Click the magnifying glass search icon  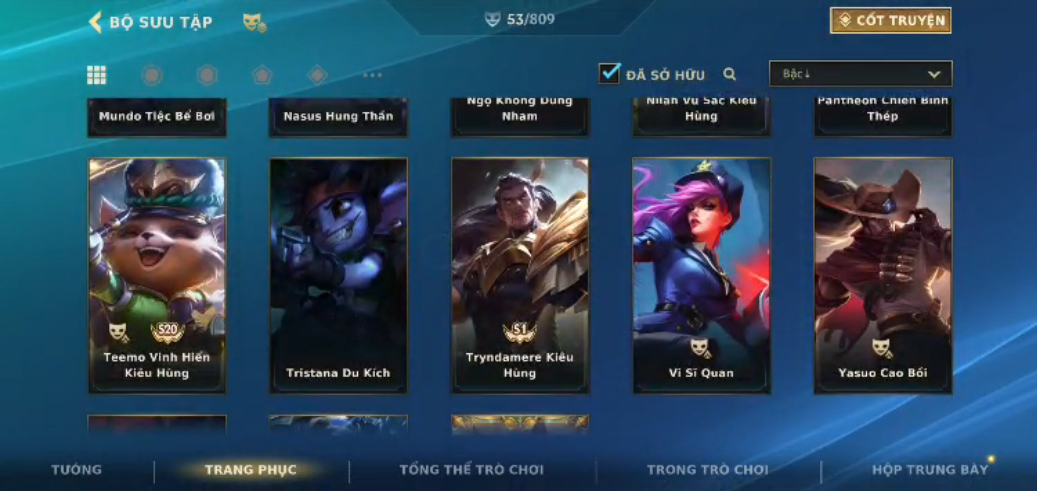click(730, 74)
